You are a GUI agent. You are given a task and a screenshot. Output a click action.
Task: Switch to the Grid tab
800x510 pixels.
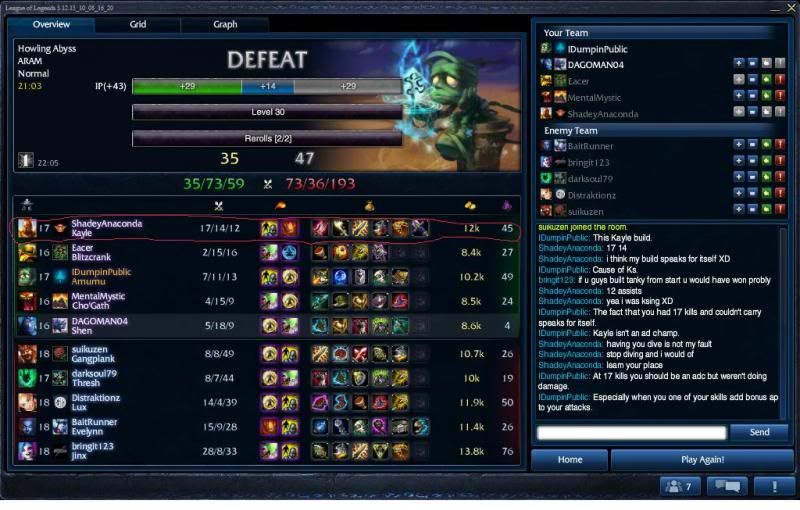(138, 24)
